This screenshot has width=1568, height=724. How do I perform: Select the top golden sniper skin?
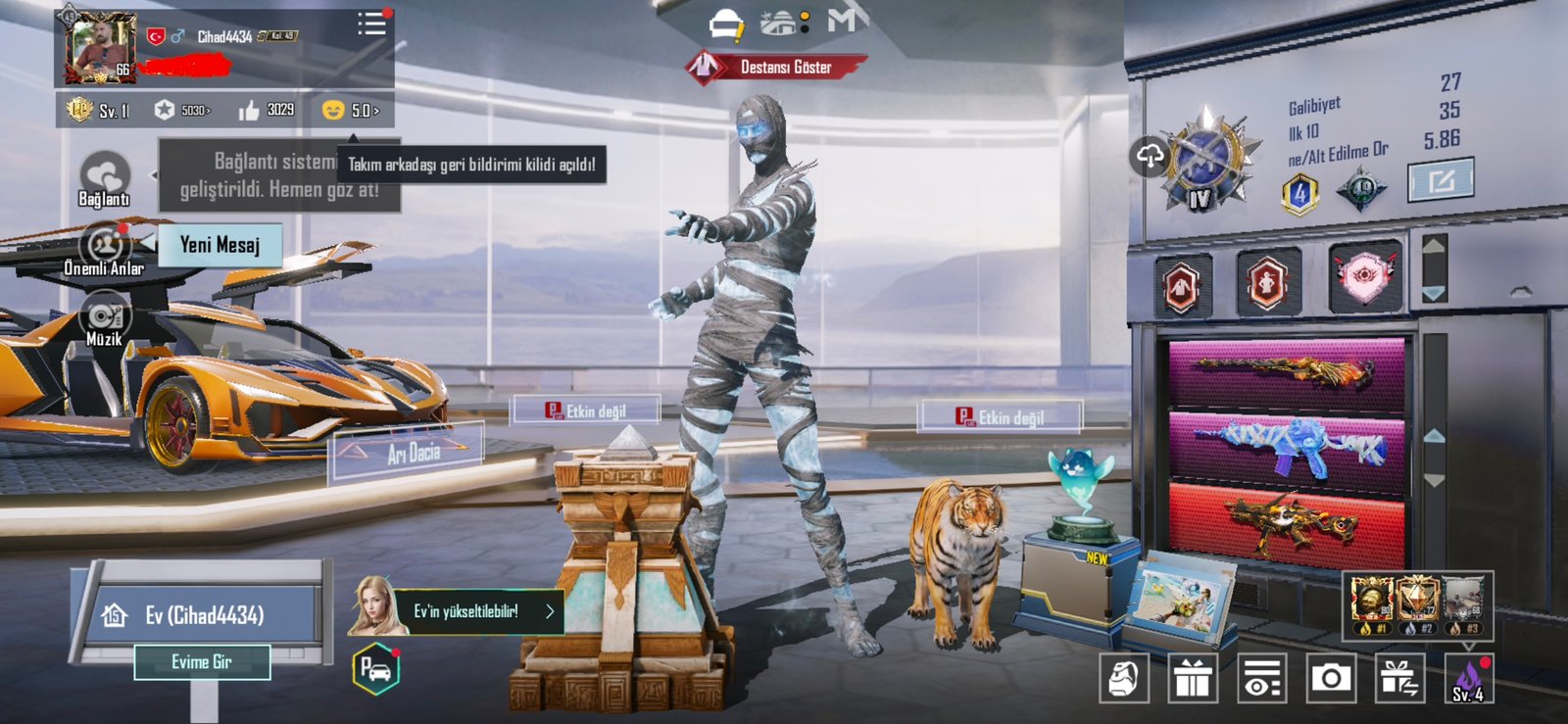(x=1287, y=372)
